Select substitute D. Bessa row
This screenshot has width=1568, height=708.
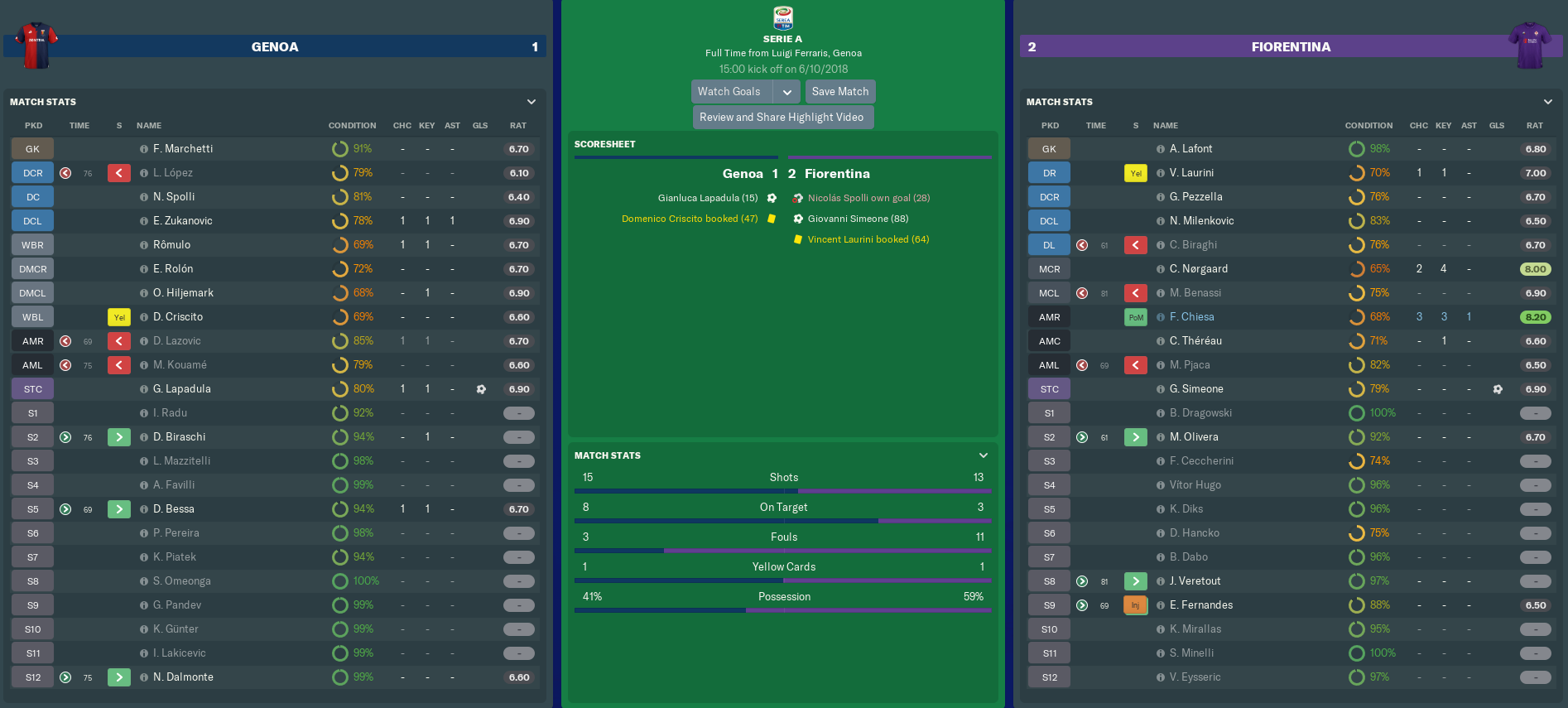click(174, 509)
